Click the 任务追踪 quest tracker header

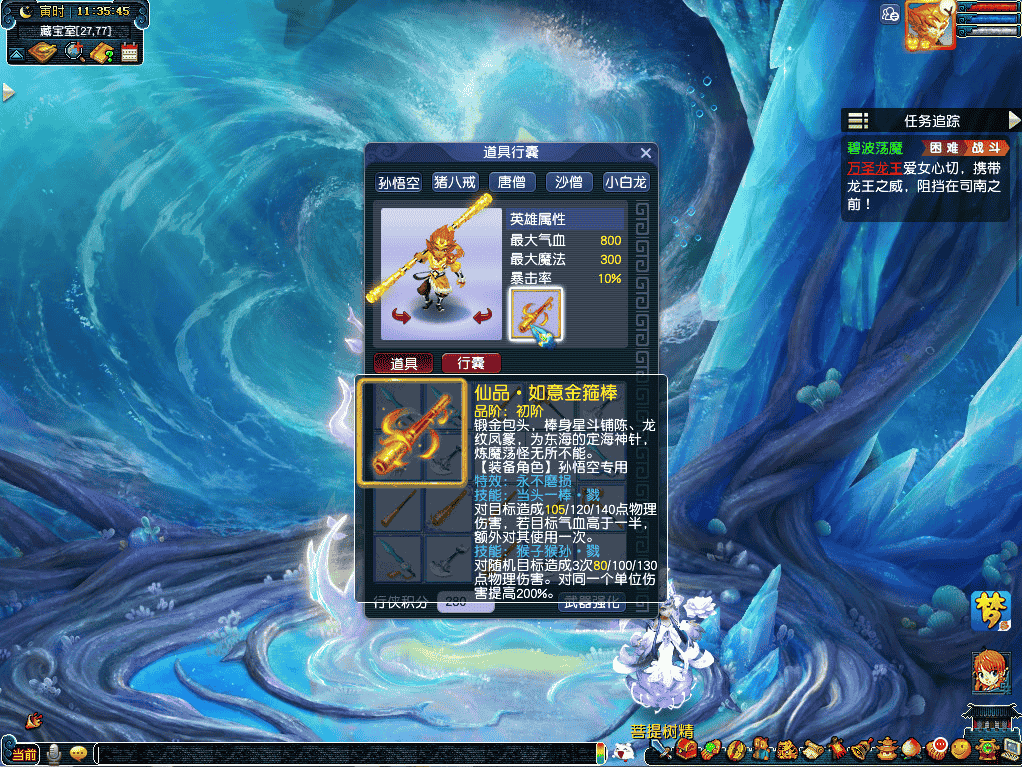tap(931, 121)
